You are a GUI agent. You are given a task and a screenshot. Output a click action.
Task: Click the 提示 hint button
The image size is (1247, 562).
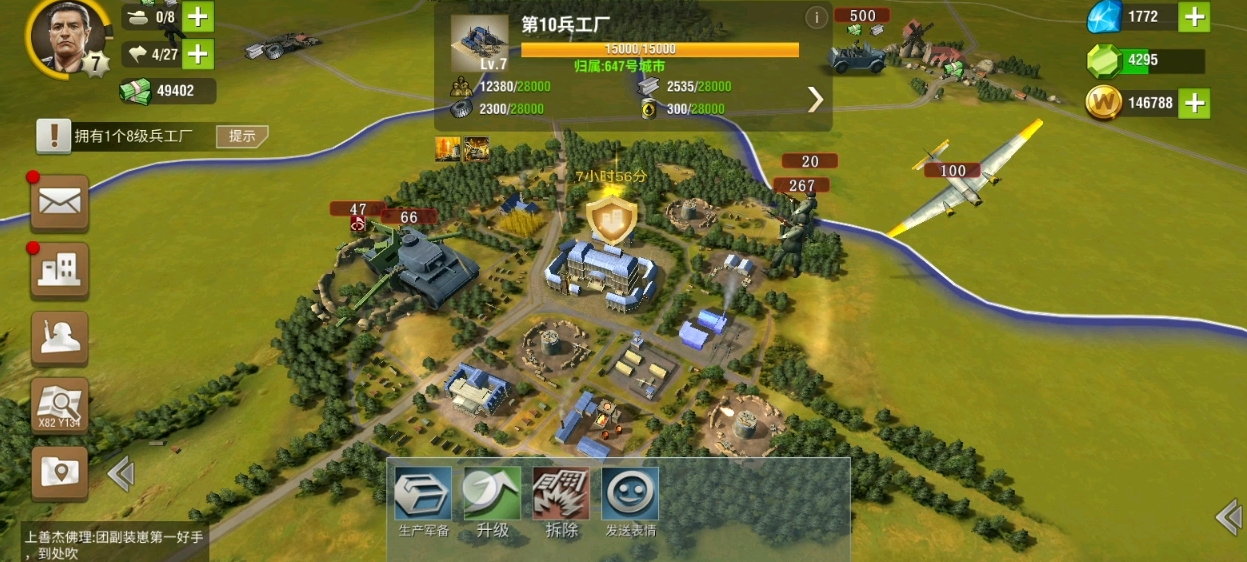pyautogui.click(x=242, y=136)
